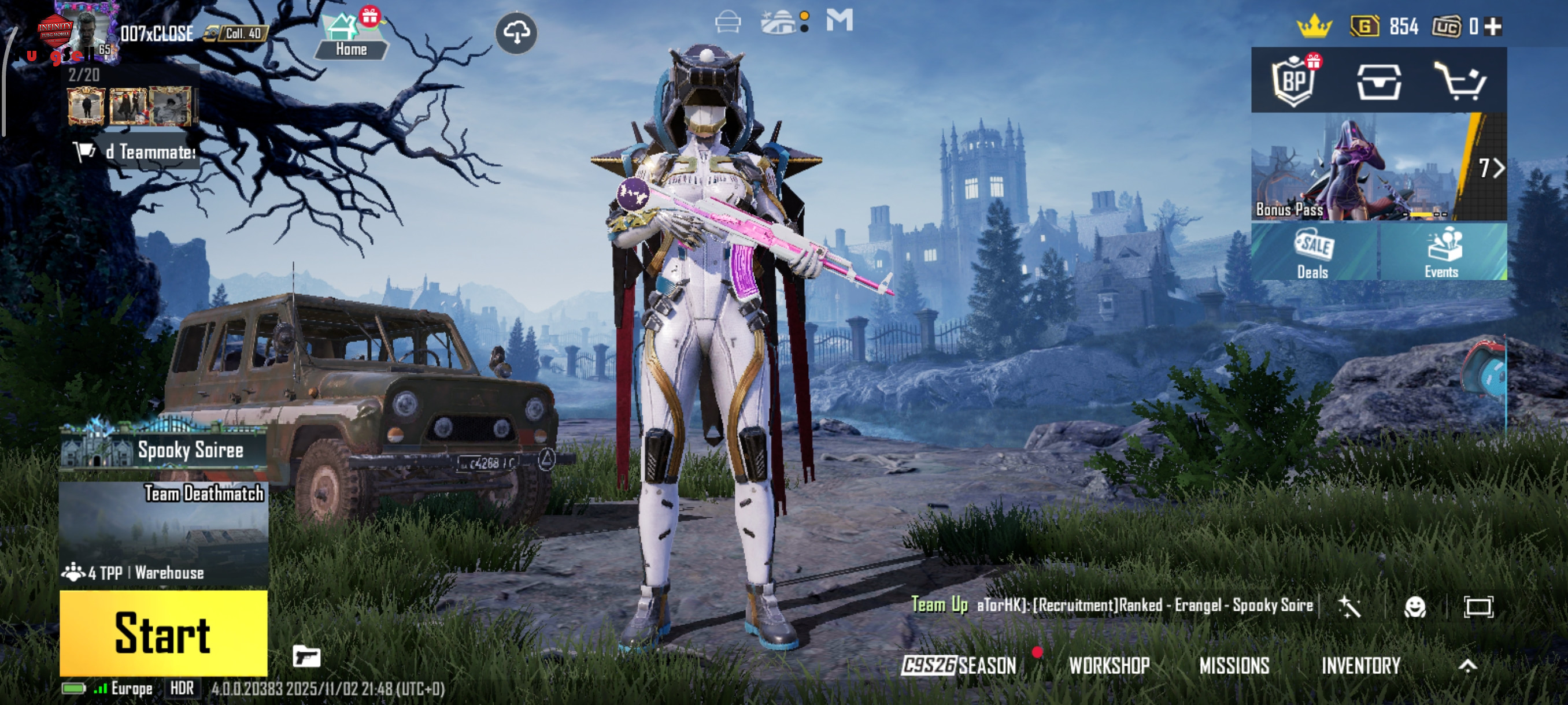Viewport: 1568px width, 705px height.
Task: Open the Home feature
Action: point(350,36)
